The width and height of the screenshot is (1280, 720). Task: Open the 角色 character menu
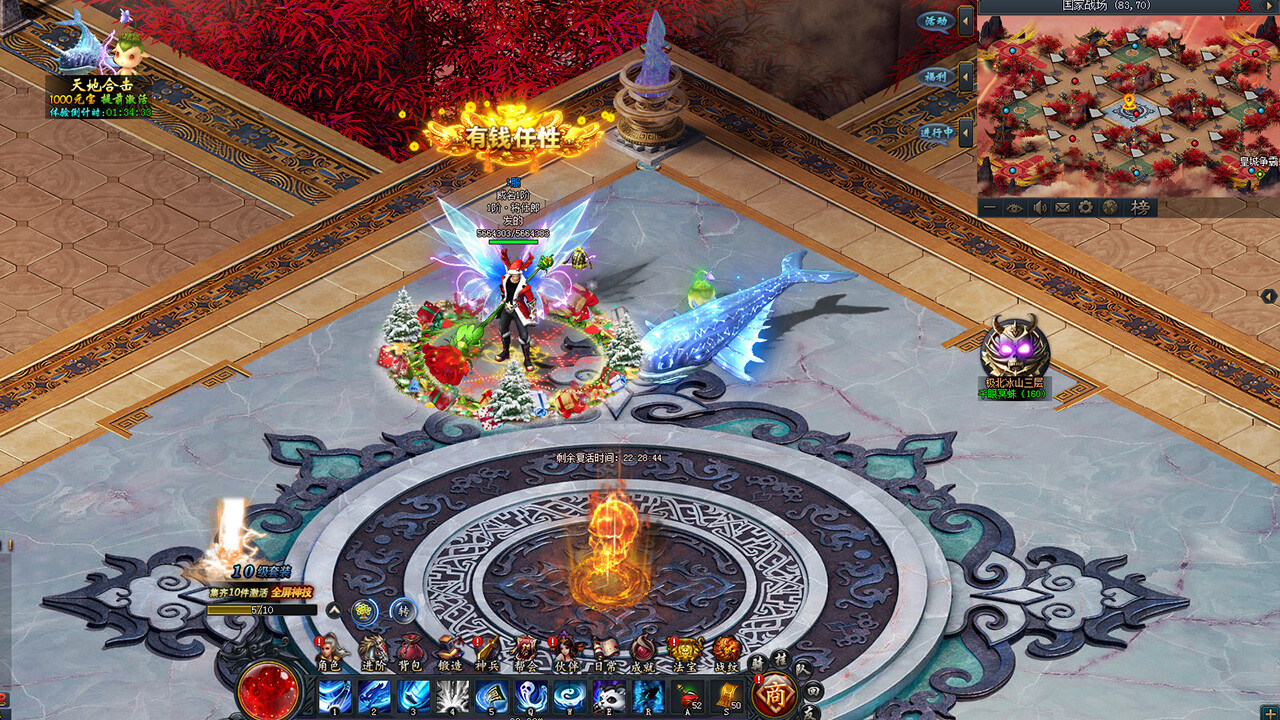tap(330, 652)
